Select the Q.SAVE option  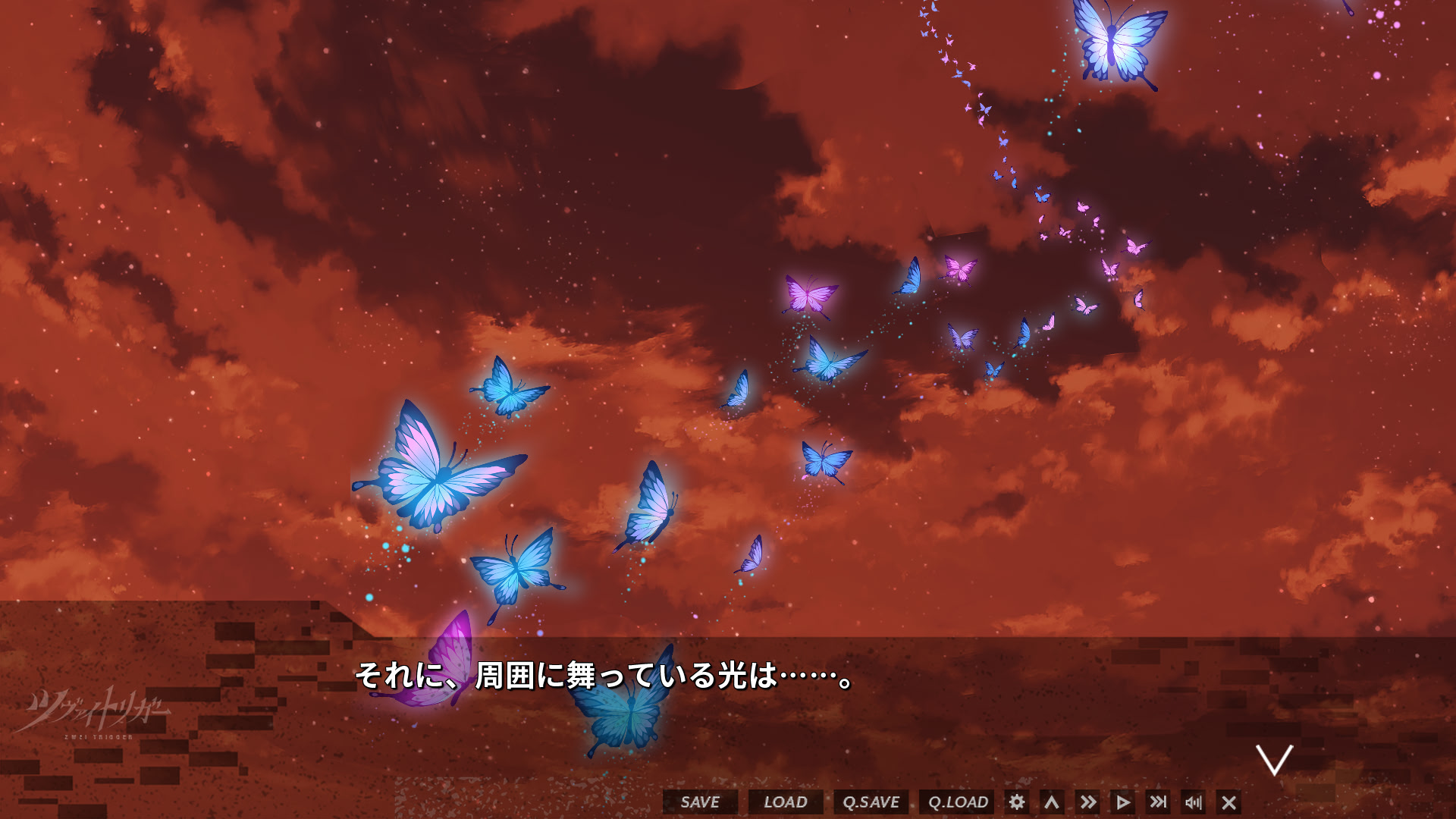[x=871, y=802]
